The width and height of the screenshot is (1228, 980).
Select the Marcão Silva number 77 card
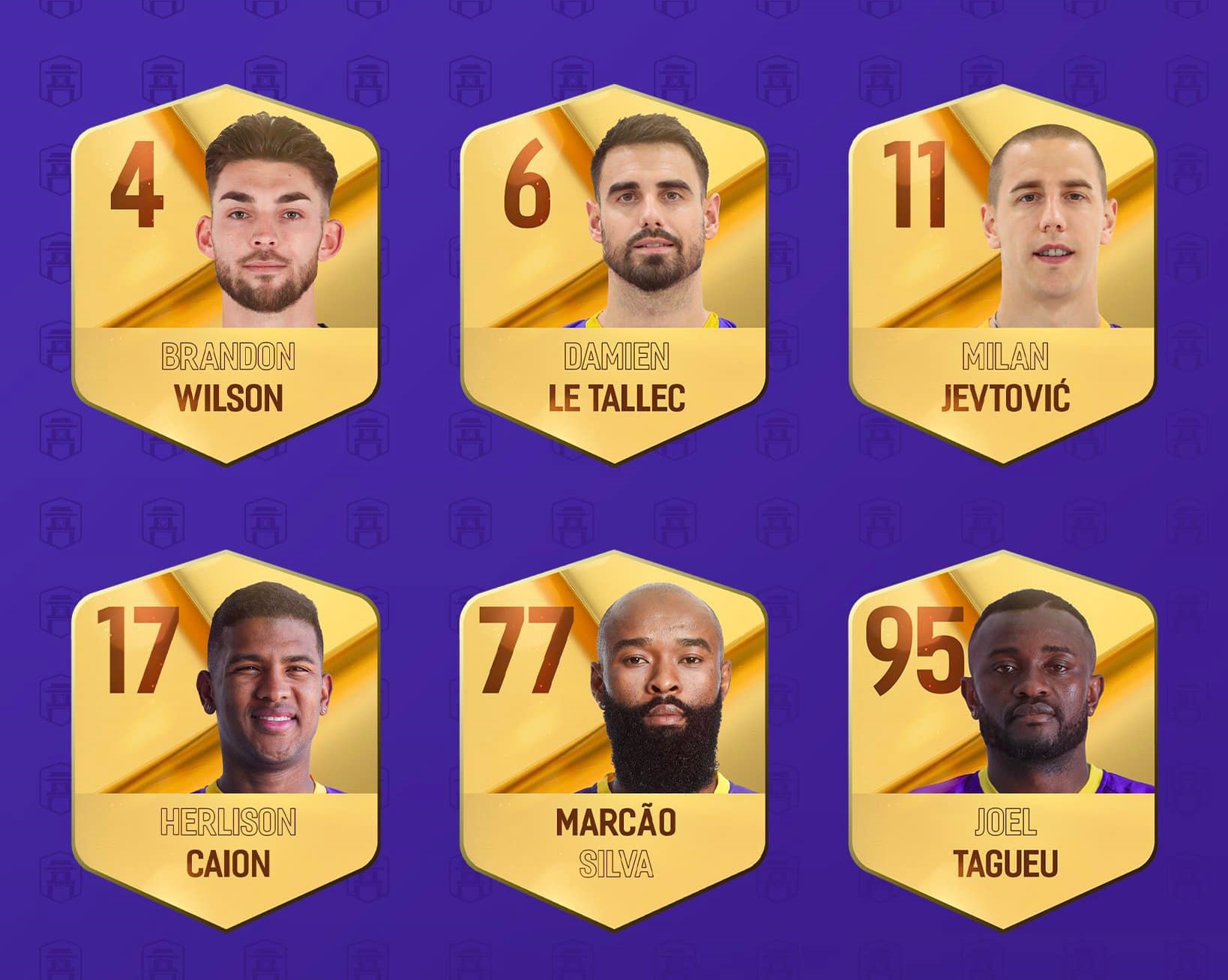click(614, 740)
